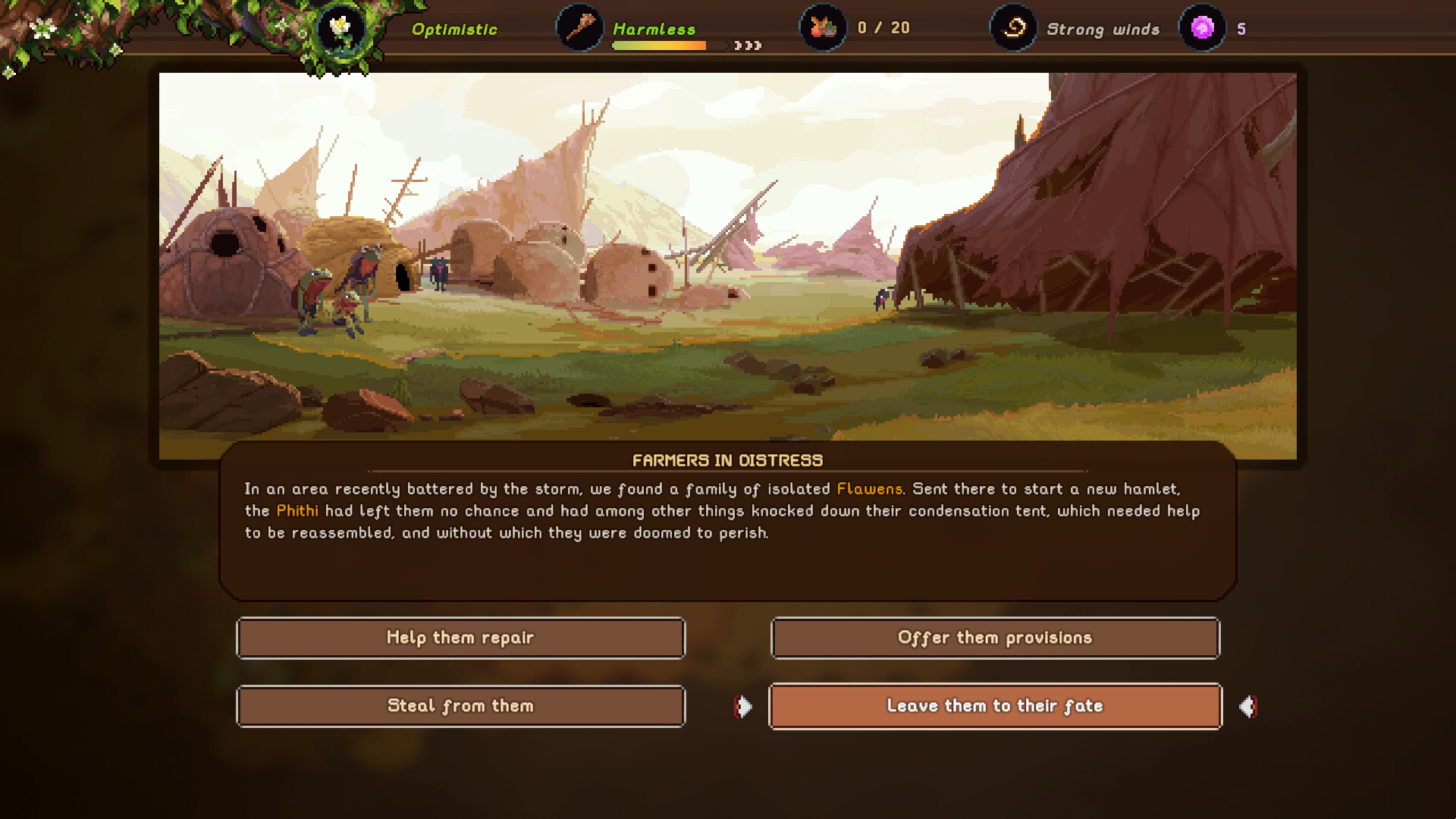
Task: Select "Steal from them"
Action: tap(460, 706)
